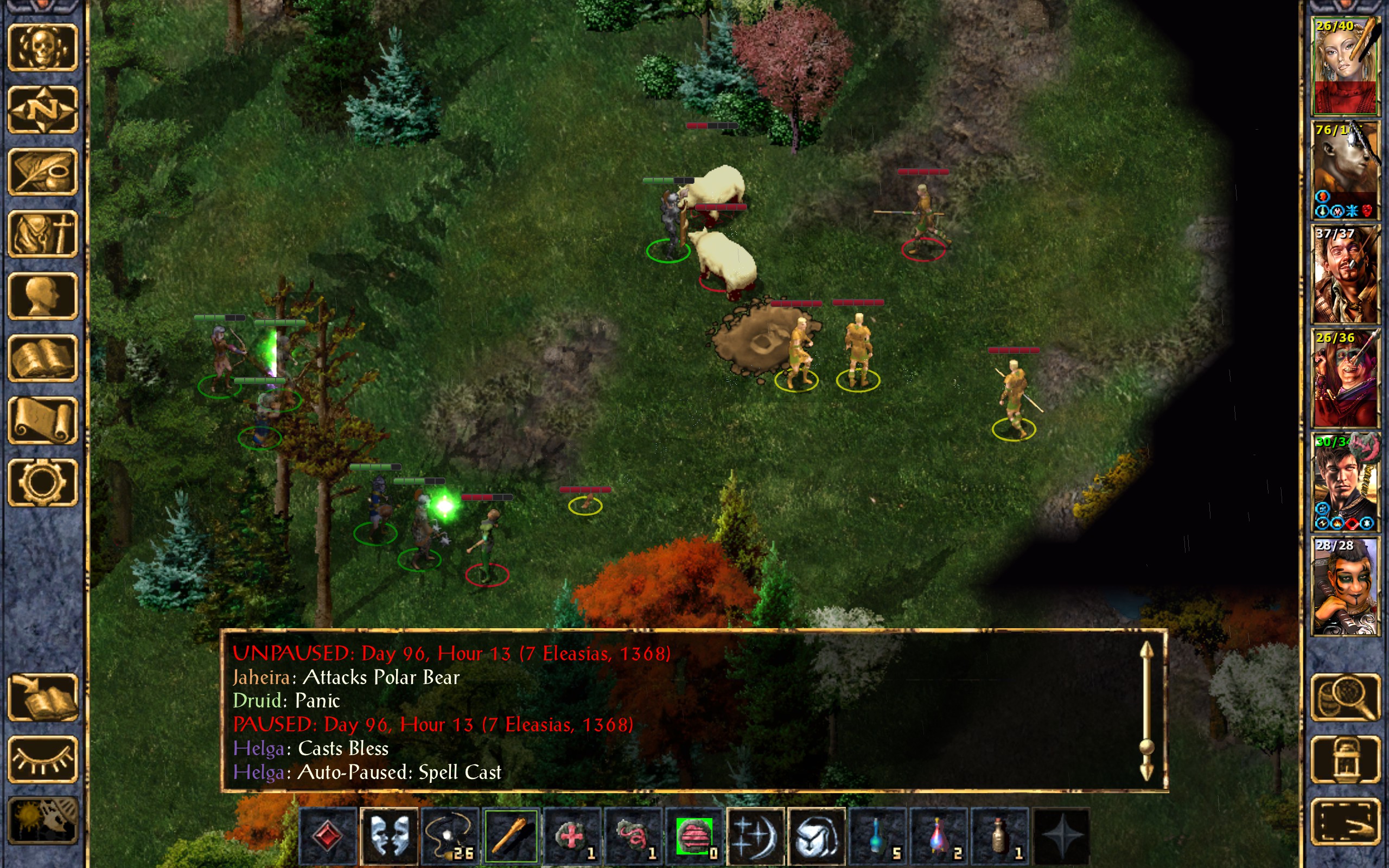Activate the magnifying glass highlight button

1345,698
